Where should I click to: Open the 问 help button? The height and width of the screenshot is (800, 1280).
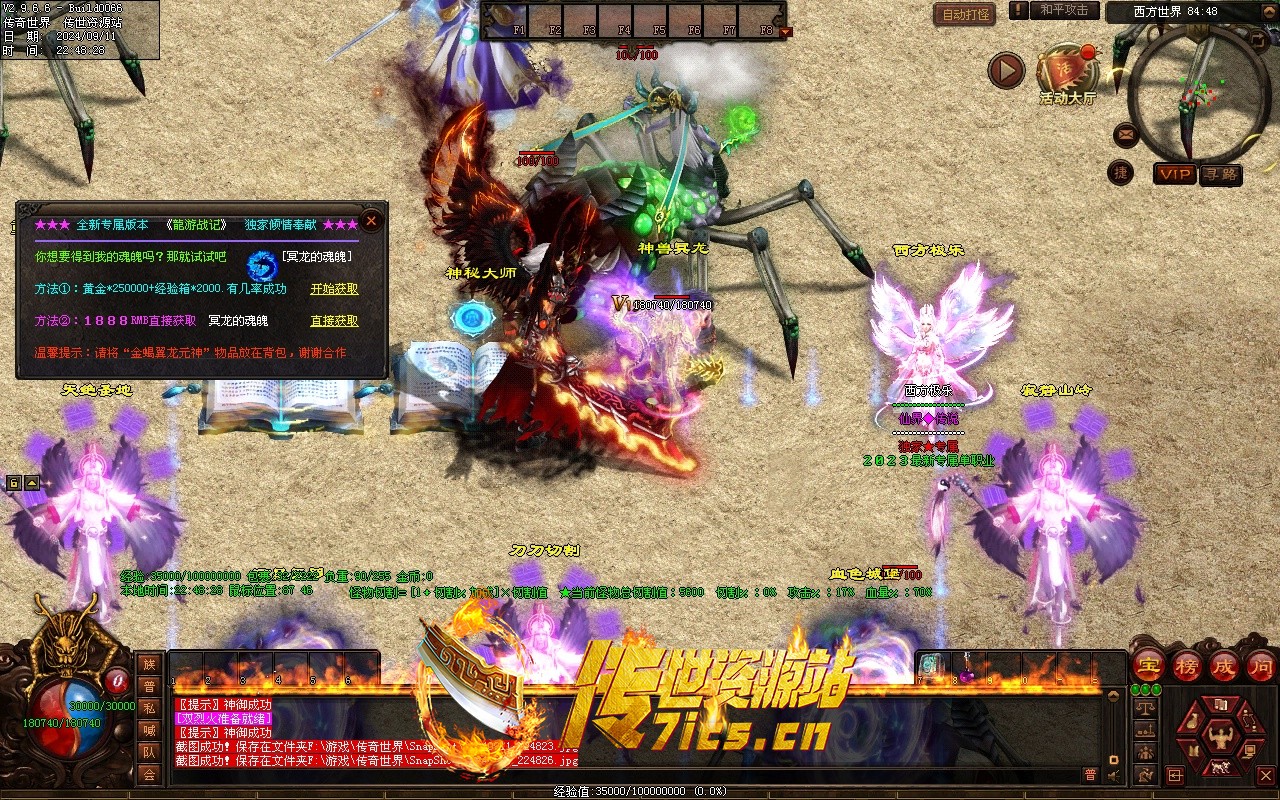click(1261, 666)
